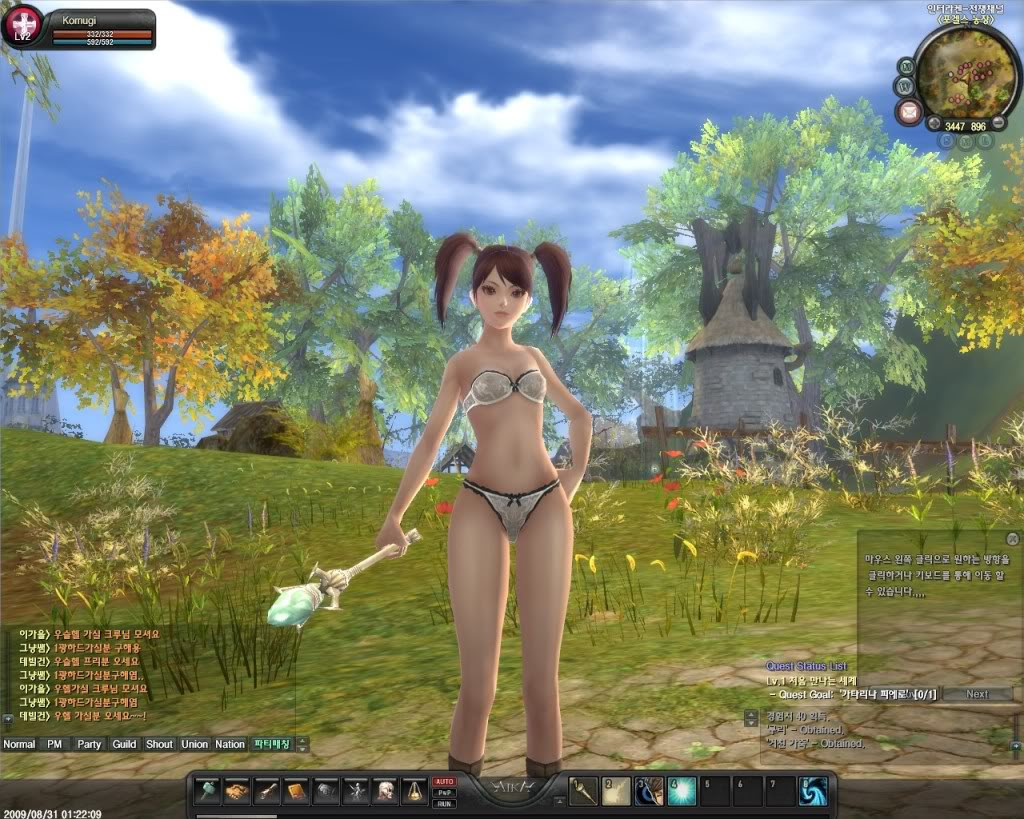1024x819 pixels.
Task: Close the tutorial hint panel
Action: 1012,540
